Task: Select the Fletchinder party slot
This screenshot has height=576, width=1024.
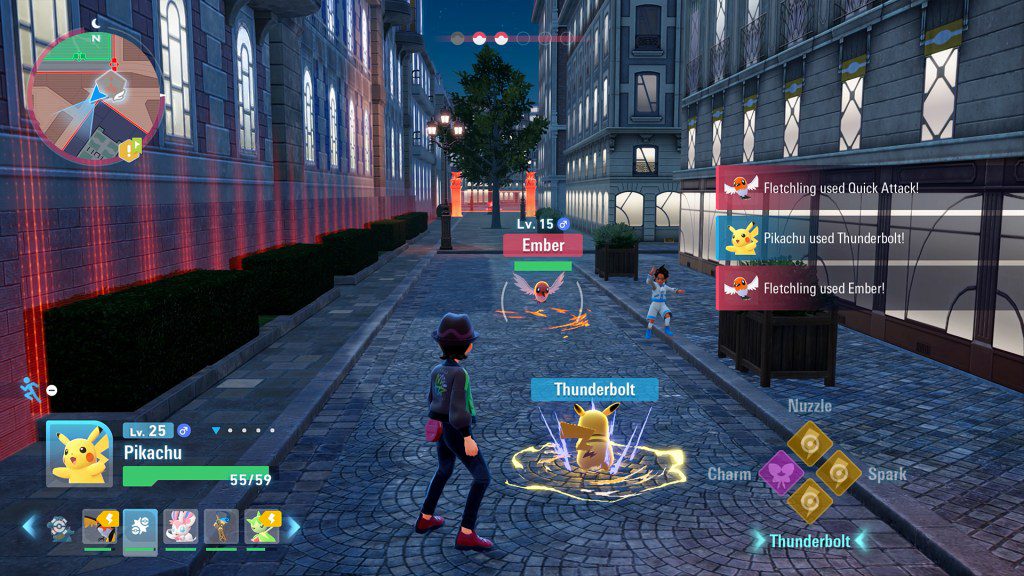Action: tap(100, 525)
